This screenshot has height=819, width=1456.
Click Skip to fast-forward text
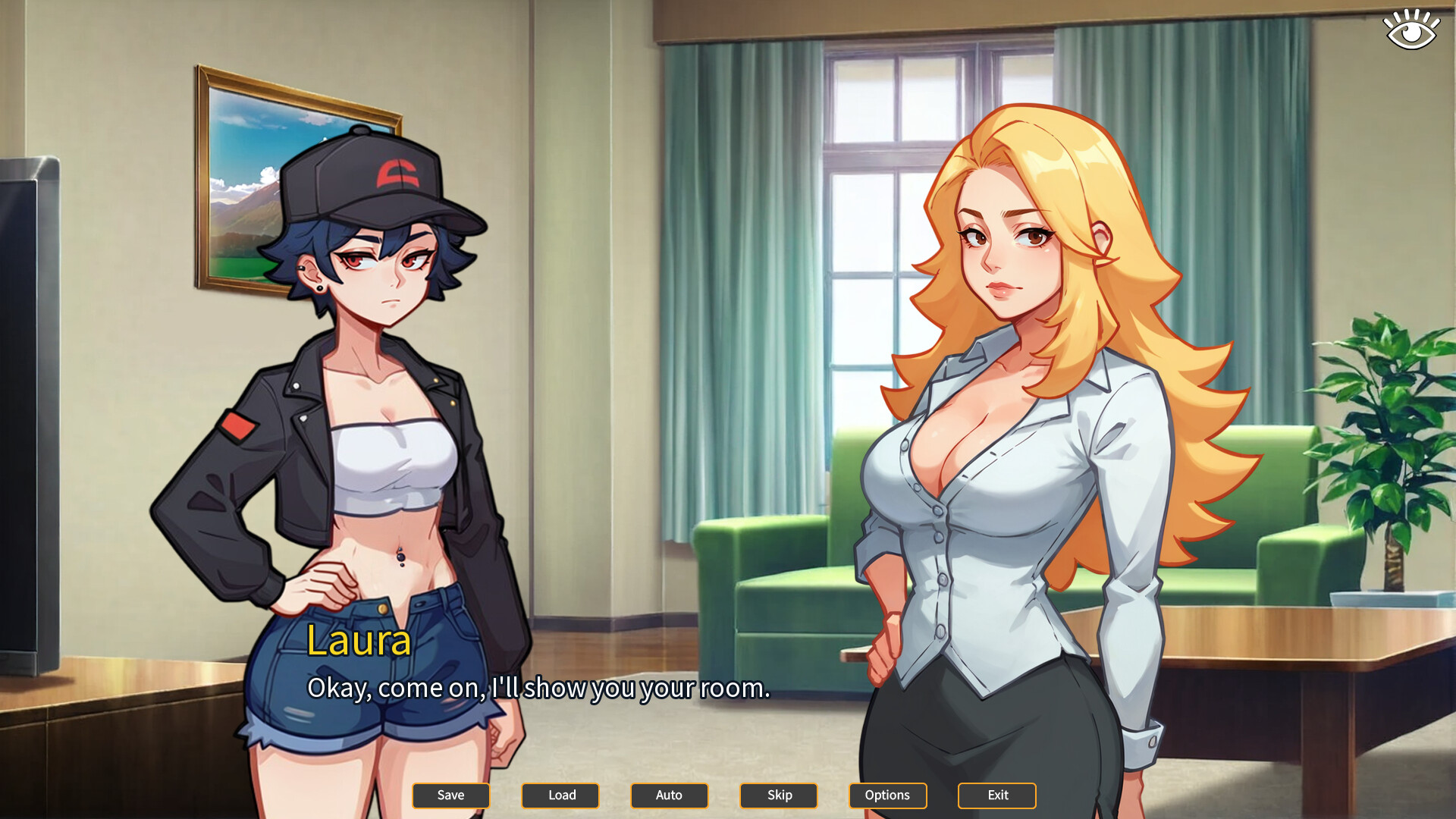coord(778,795)
